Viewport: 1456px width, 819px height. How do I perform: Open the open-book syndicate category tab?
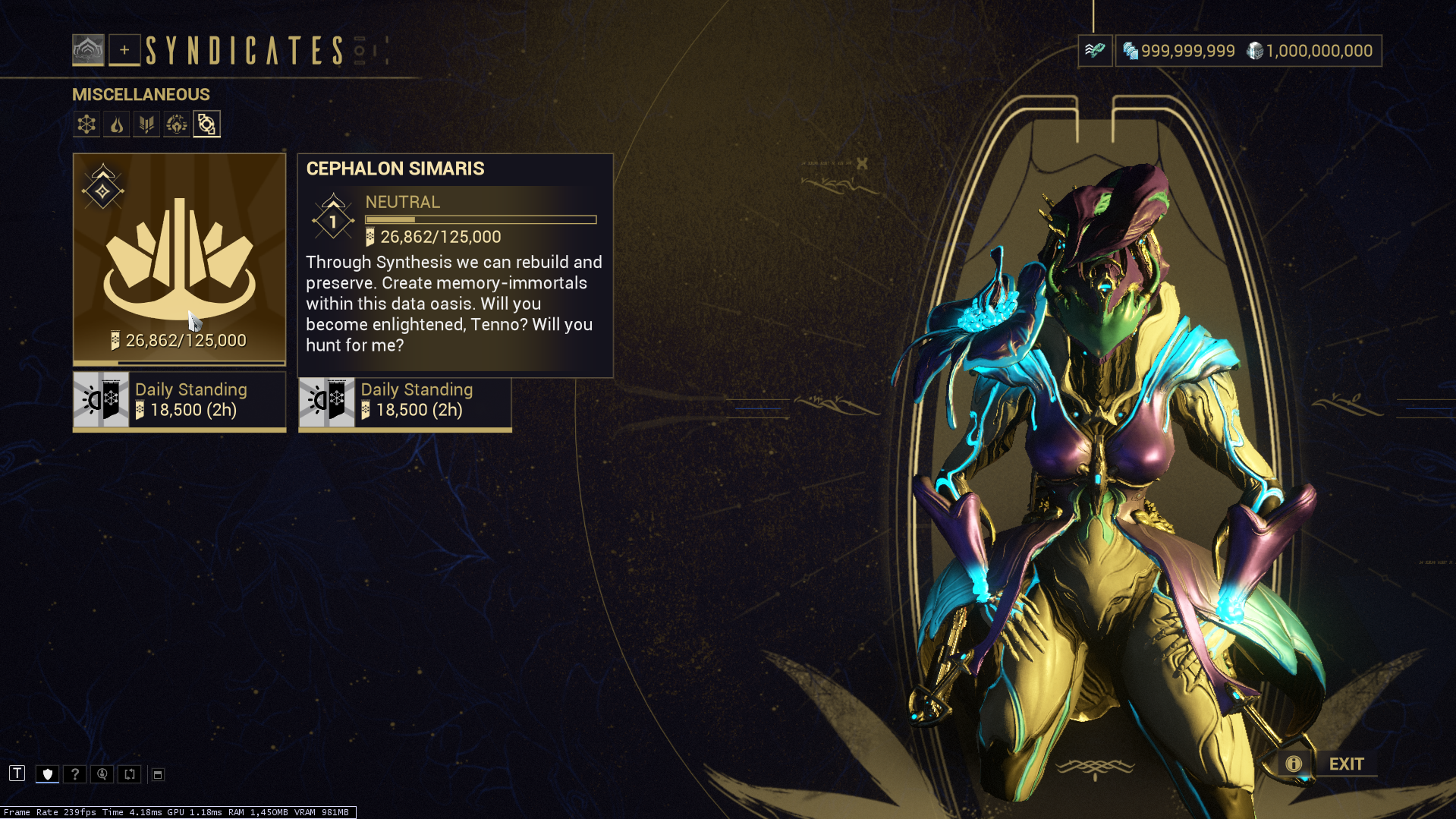pyautogui.click(x=146, y=124)
